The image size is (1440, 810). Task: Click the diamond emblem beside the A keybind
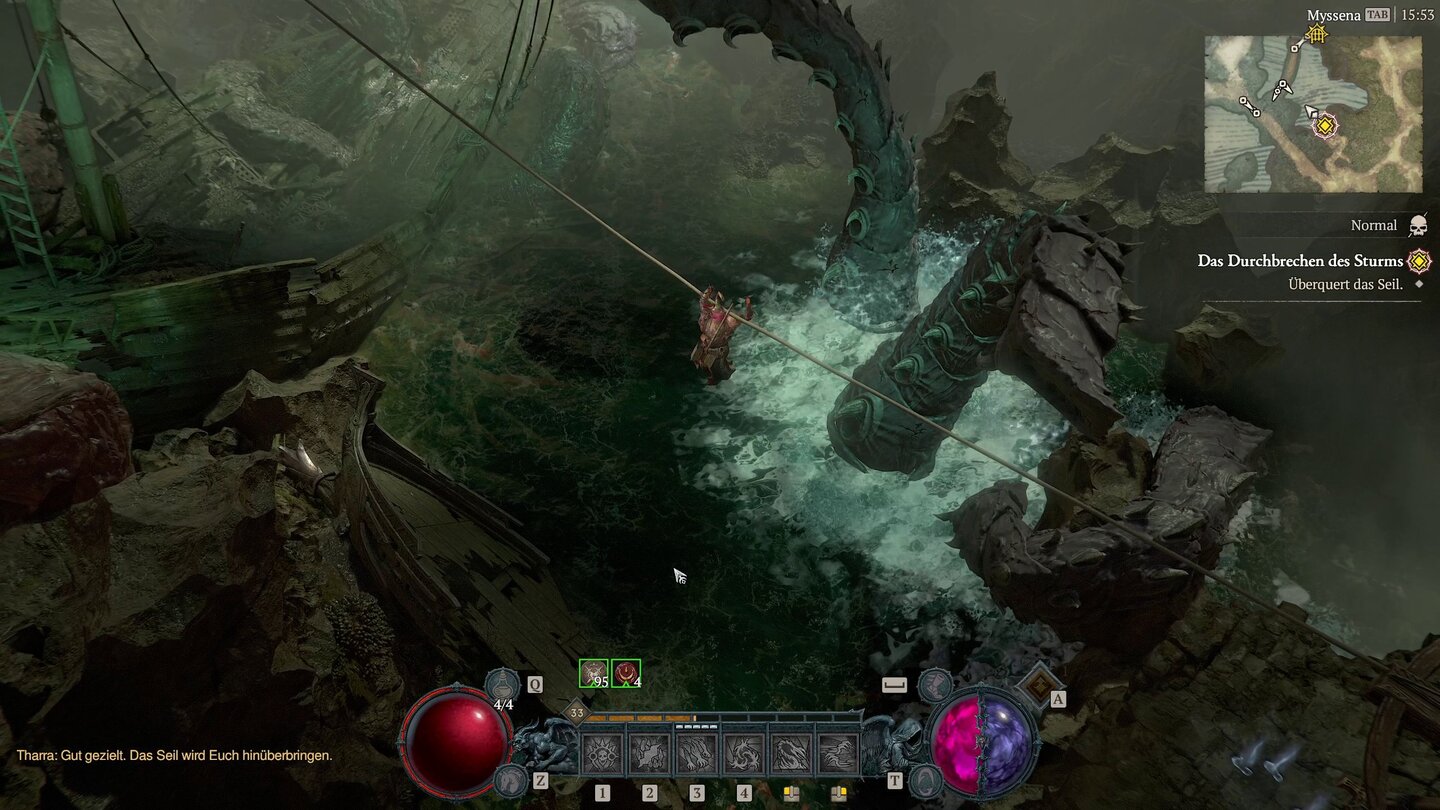pos(1040,686)
